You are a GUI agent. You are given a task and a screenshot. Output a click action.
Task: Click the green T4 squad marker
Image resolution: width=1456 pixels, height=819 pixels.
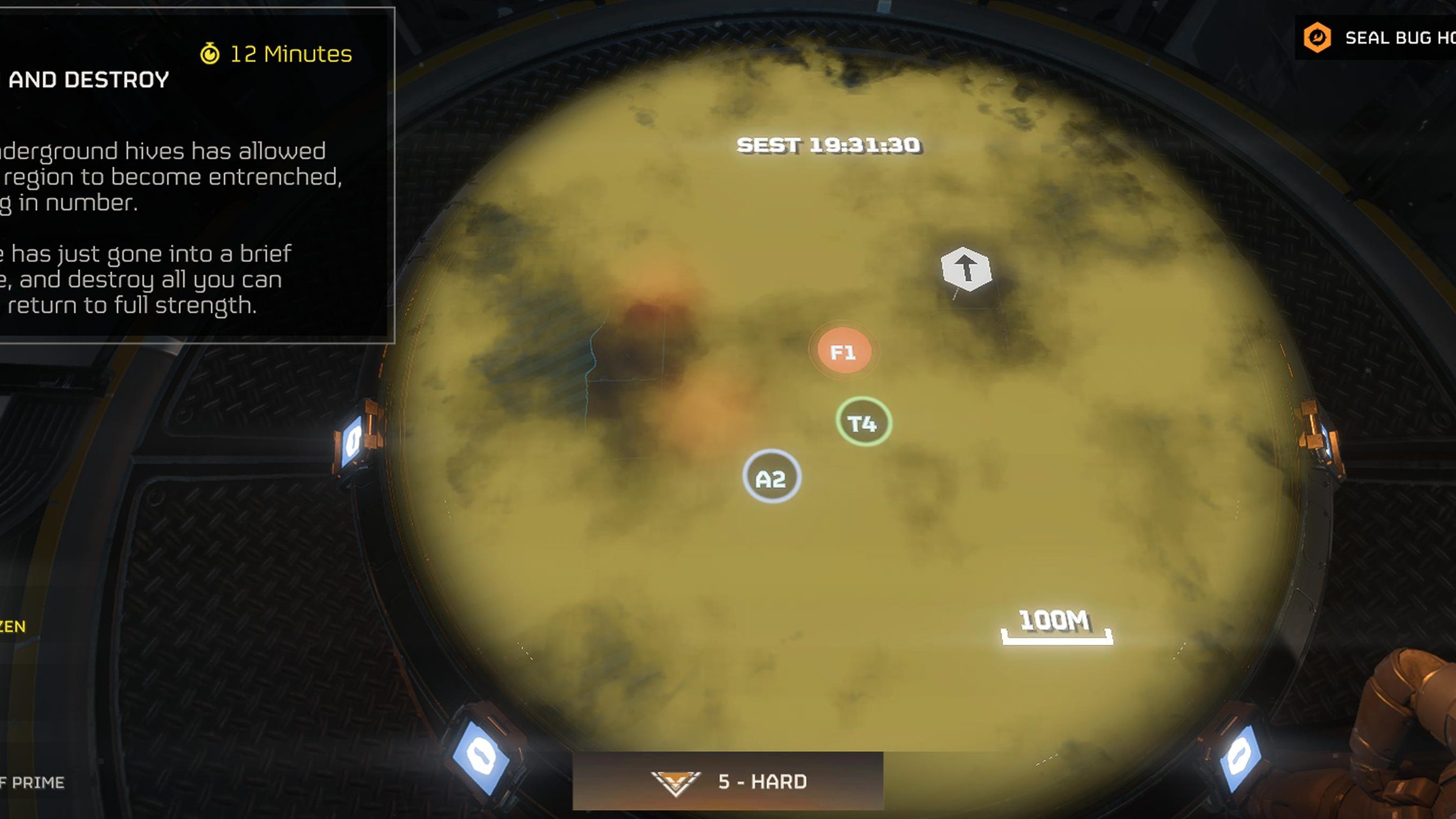(x=863, y=422)
